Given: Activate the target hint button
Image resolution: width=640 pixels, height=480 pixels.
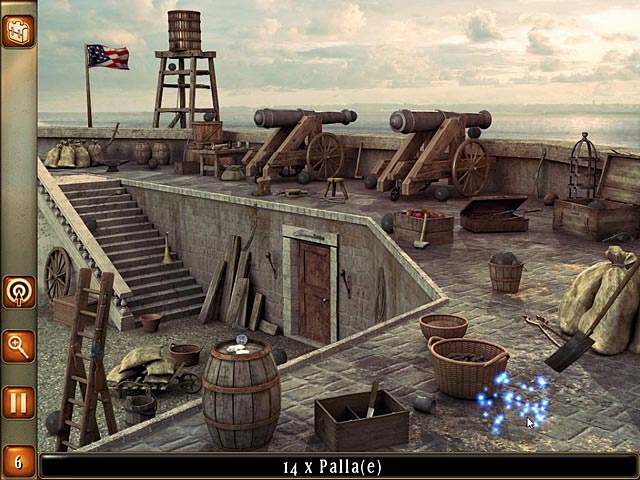Looking at the screenshot, I should 18,291.
